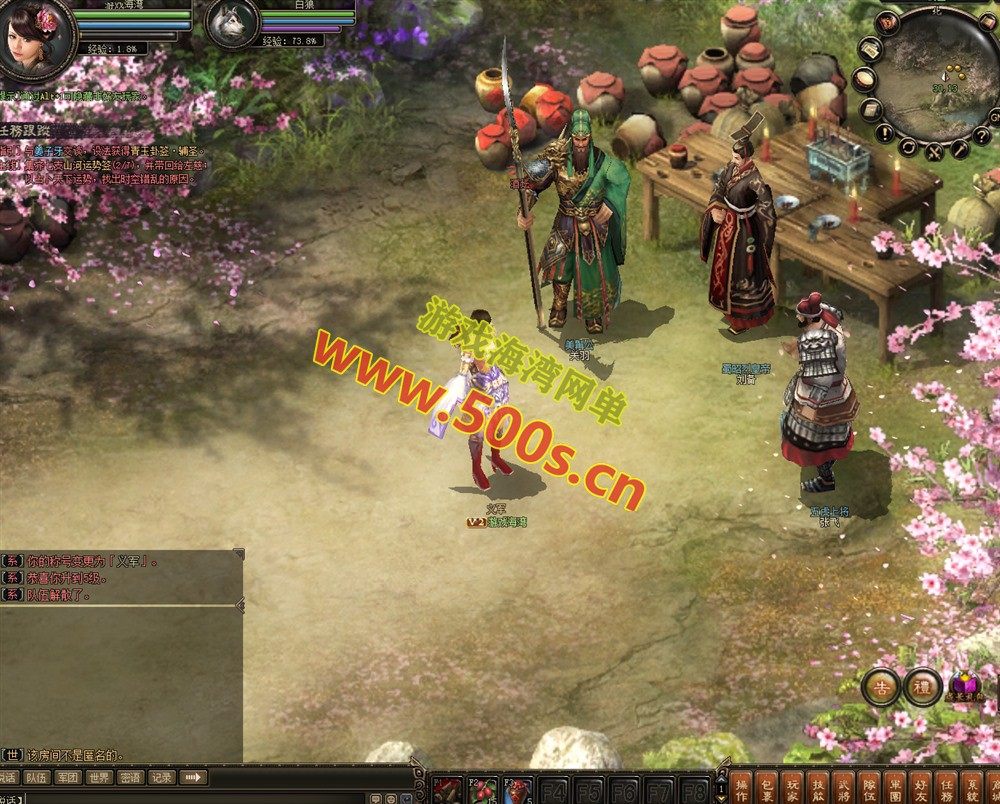Show the 记录 chat log
The width and height of the screenshot is (1000, 804).
pos(161,777)
